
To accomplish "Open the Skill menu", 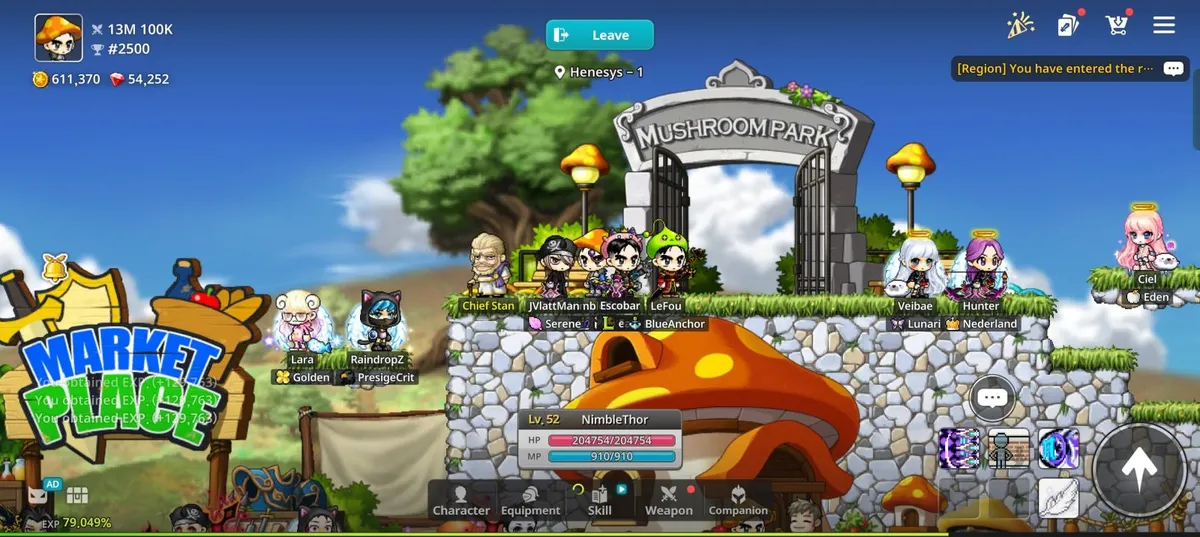I will [600, 500].
